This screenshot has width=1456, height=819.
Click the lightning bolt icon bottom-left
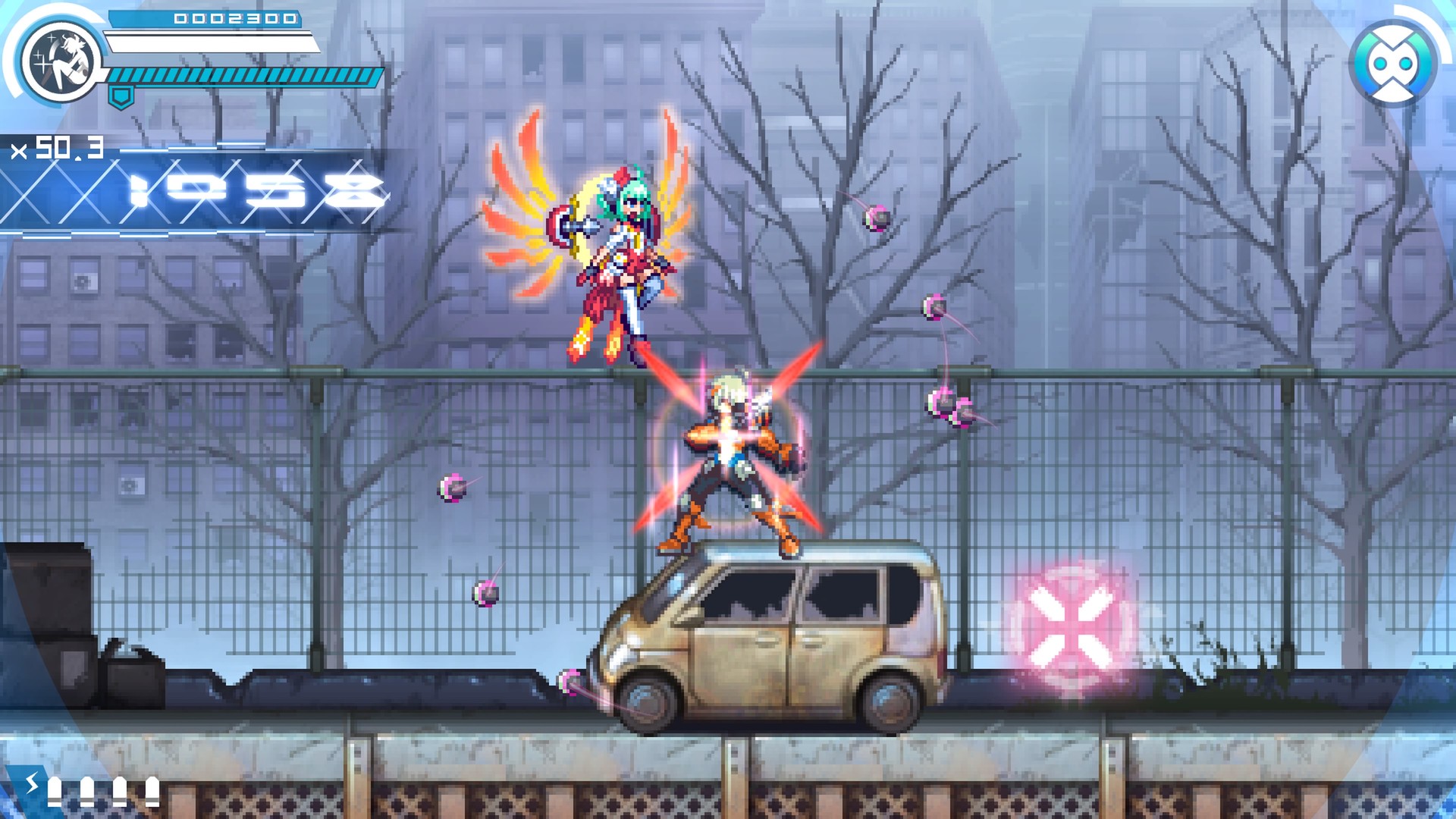32,783
